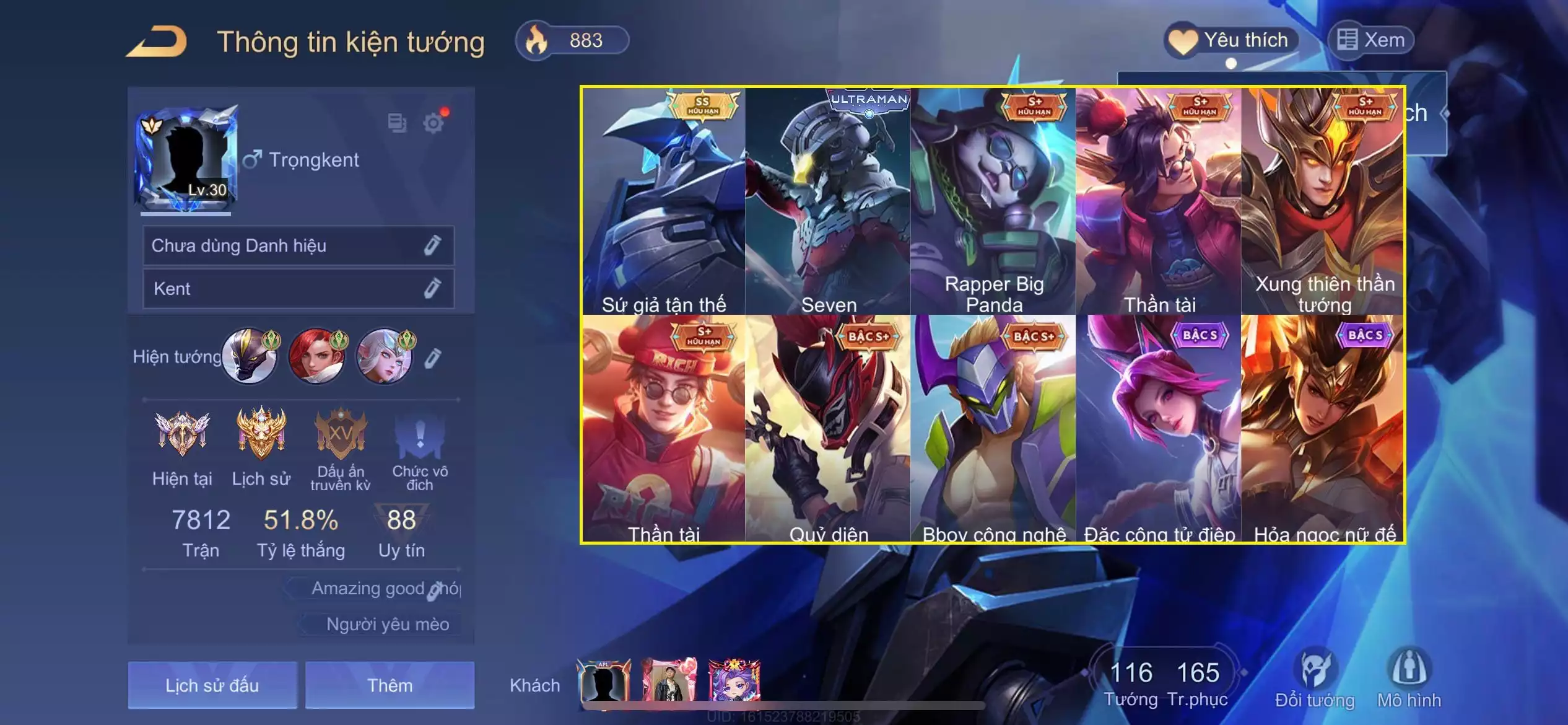Choose the Hỏa ngọc nữ đế skin
This screenshot has height=725, width=1568.
pyautogui.click(x=1324, y=429)
